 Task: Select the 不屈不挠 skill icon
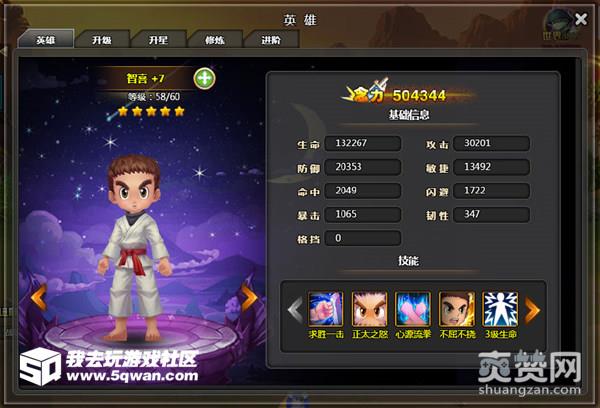pyautogui.click(x=457, y=308)
